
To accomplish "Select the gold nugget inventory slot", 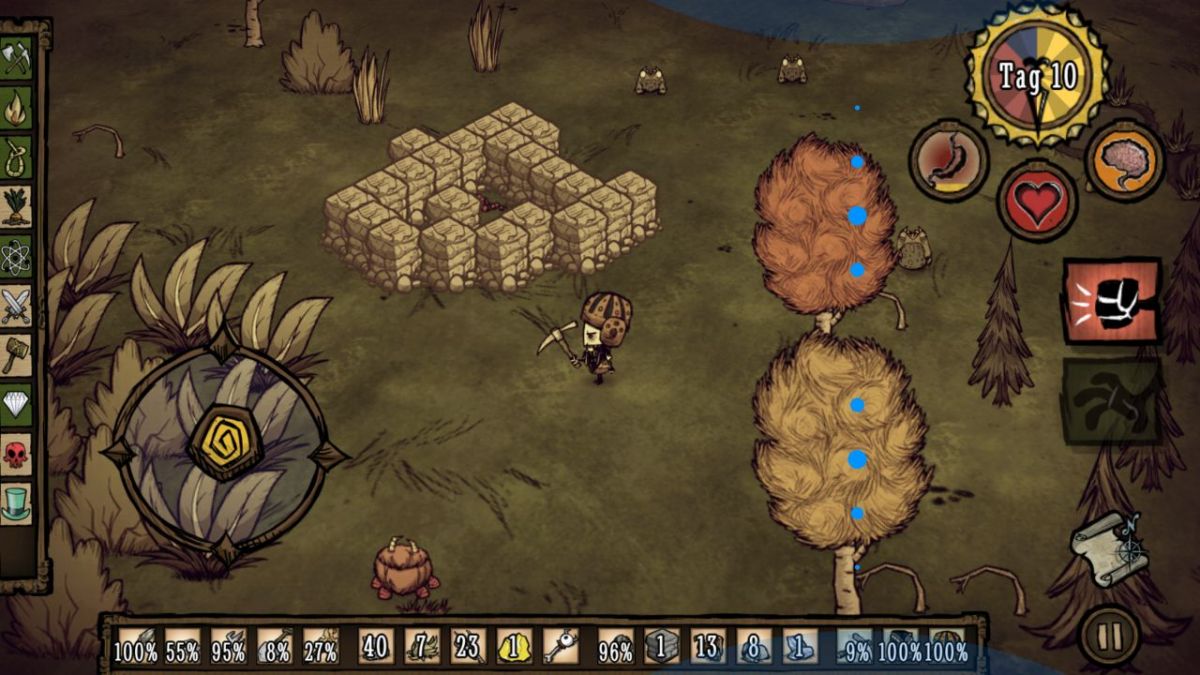I will pos(514,647).
